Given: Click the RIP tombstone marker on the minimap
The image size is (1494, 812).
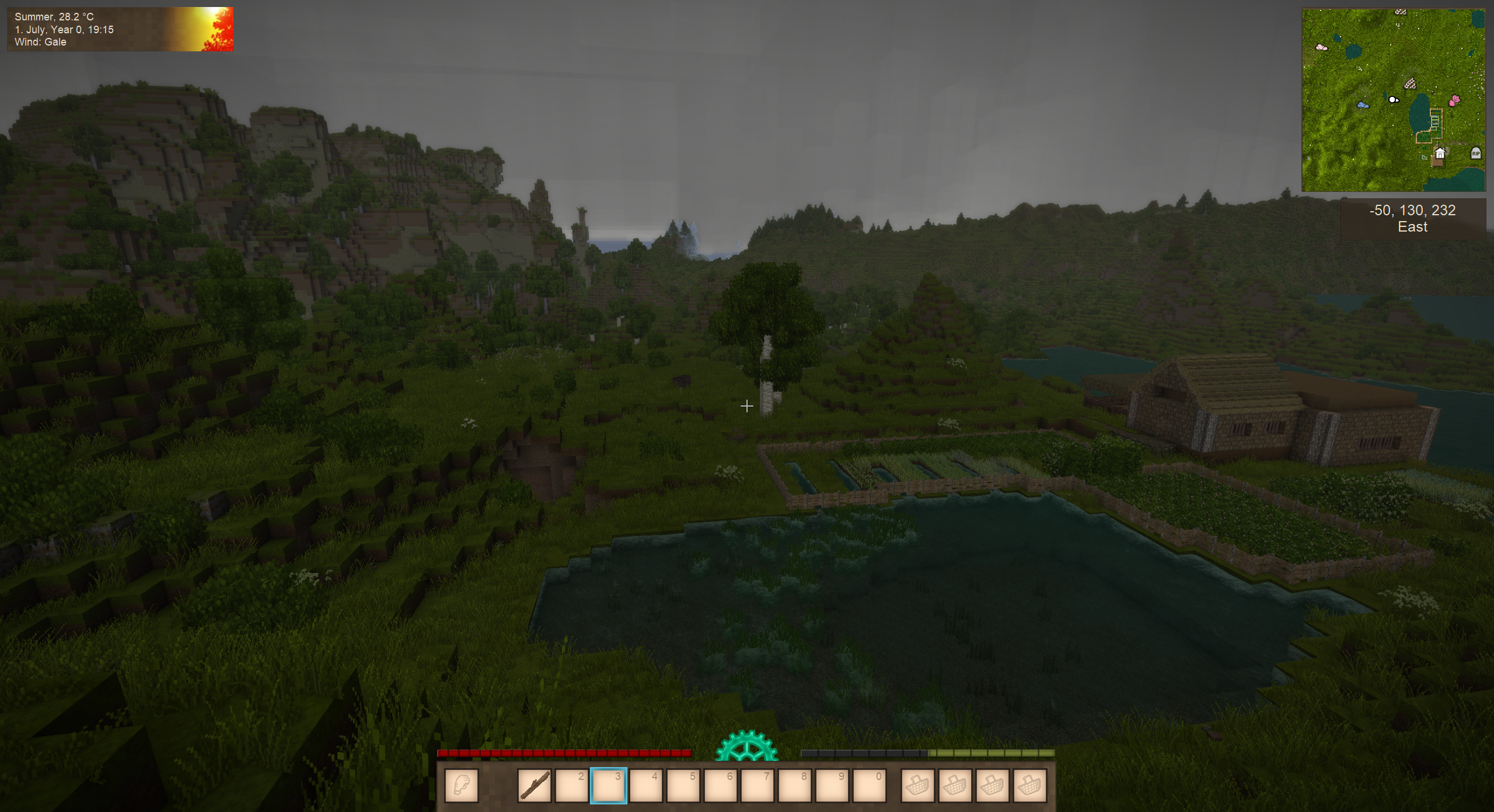Looking at the screenshot, I should coord(1476,153).
